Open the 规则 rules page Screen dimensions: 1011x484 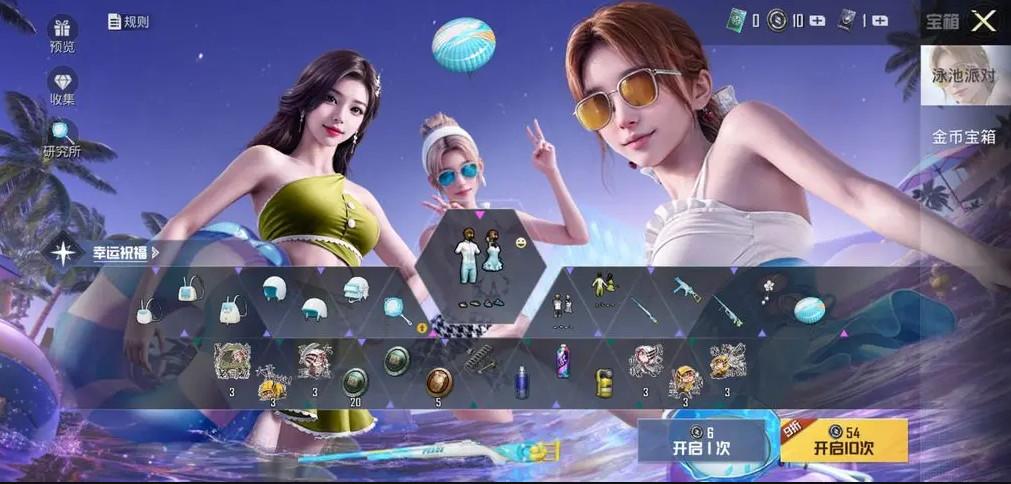[x=128, y=21]
